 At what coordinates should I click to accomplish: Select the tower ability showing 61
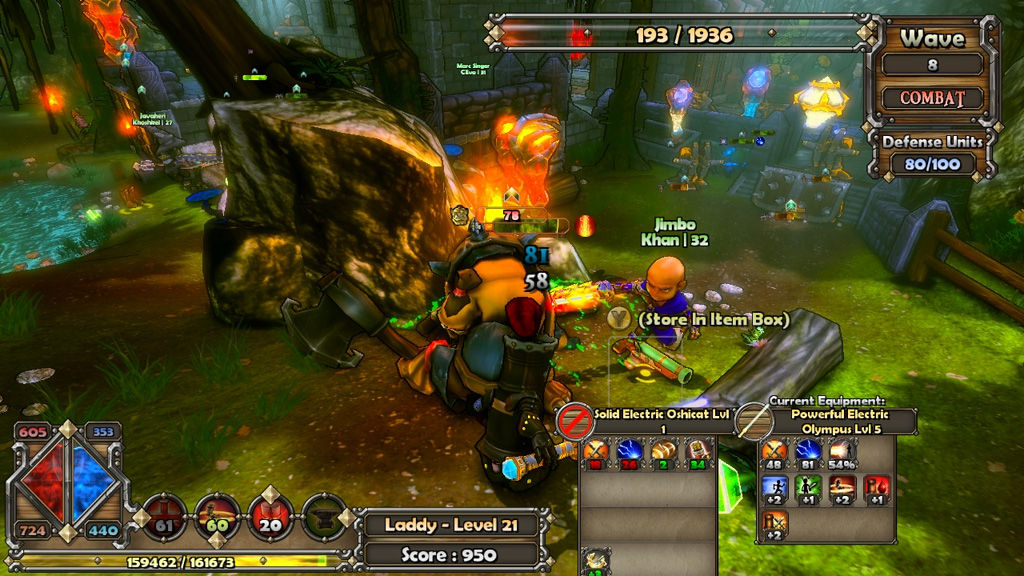click(x=164, y=516)
